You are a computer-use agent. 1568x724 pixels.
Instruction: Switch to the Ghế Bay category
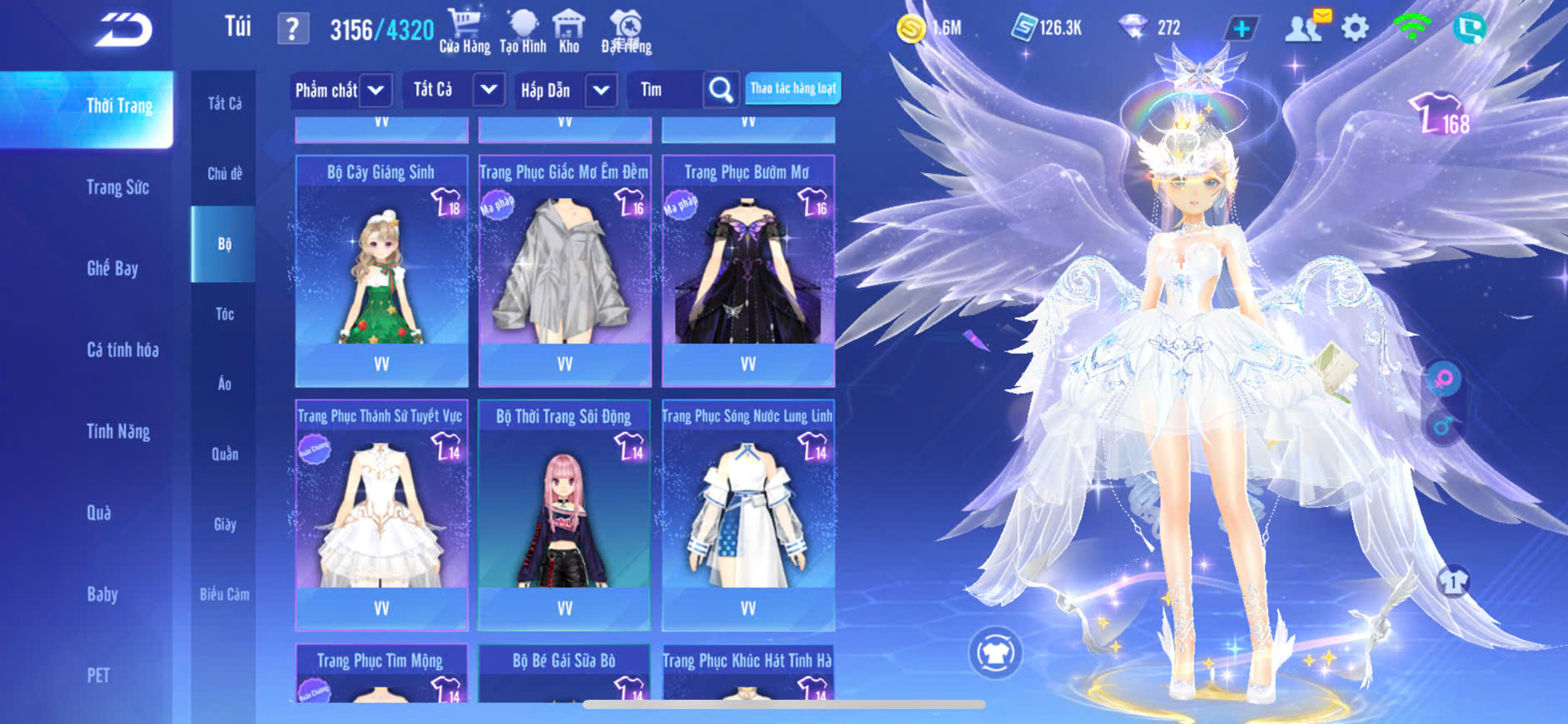[112, 268]
